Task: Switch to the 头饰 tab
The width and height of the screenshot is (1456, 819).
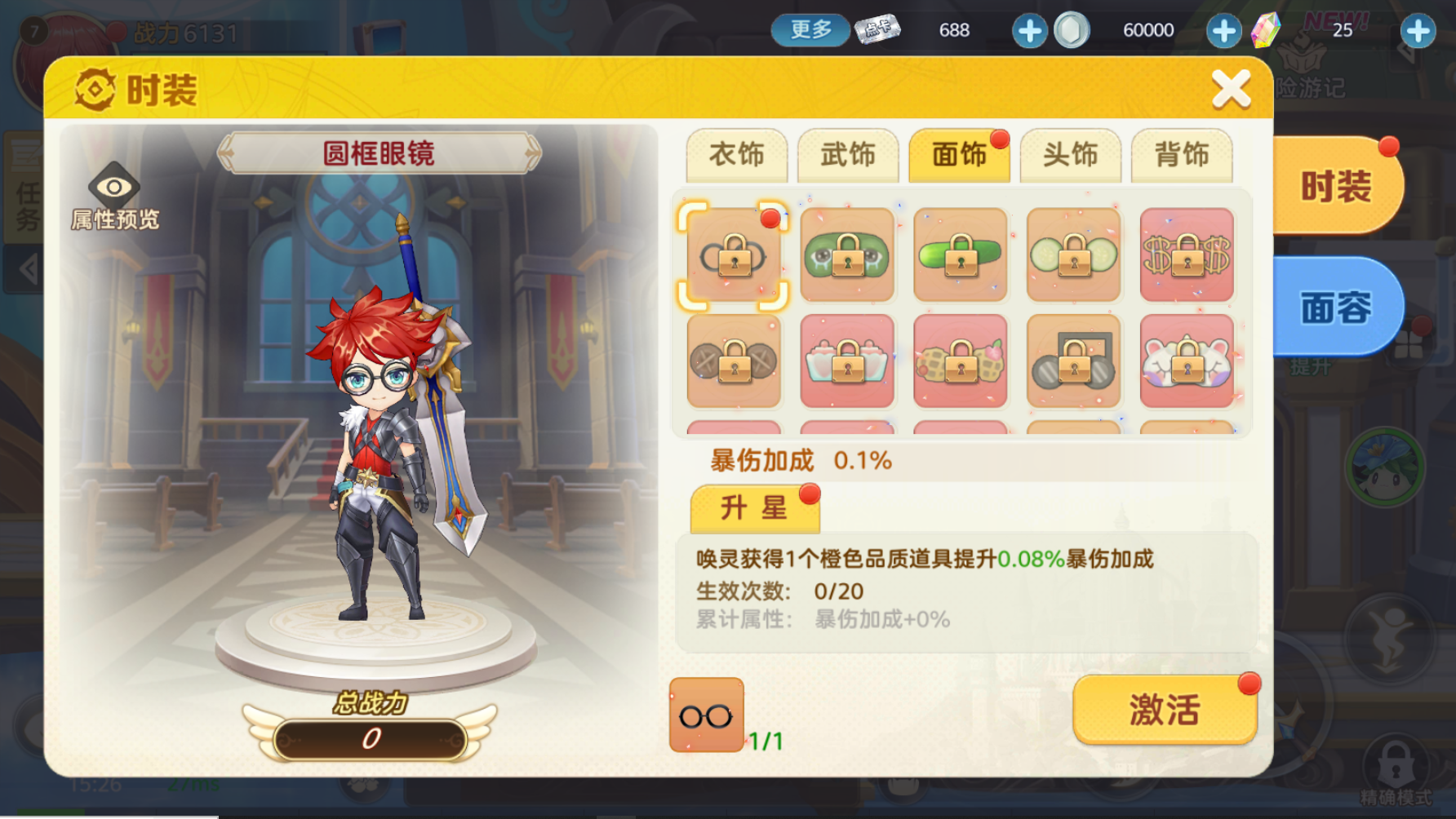Action: [1071, 155]
